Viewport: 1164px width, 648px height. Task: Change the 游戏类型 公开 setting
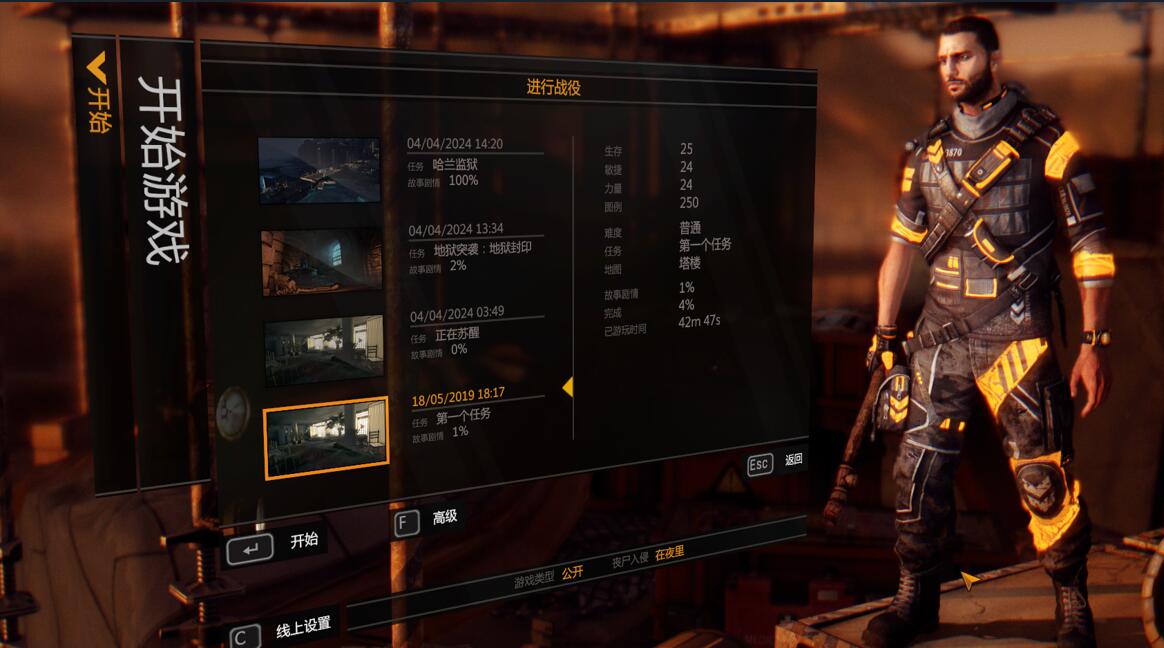572,573
